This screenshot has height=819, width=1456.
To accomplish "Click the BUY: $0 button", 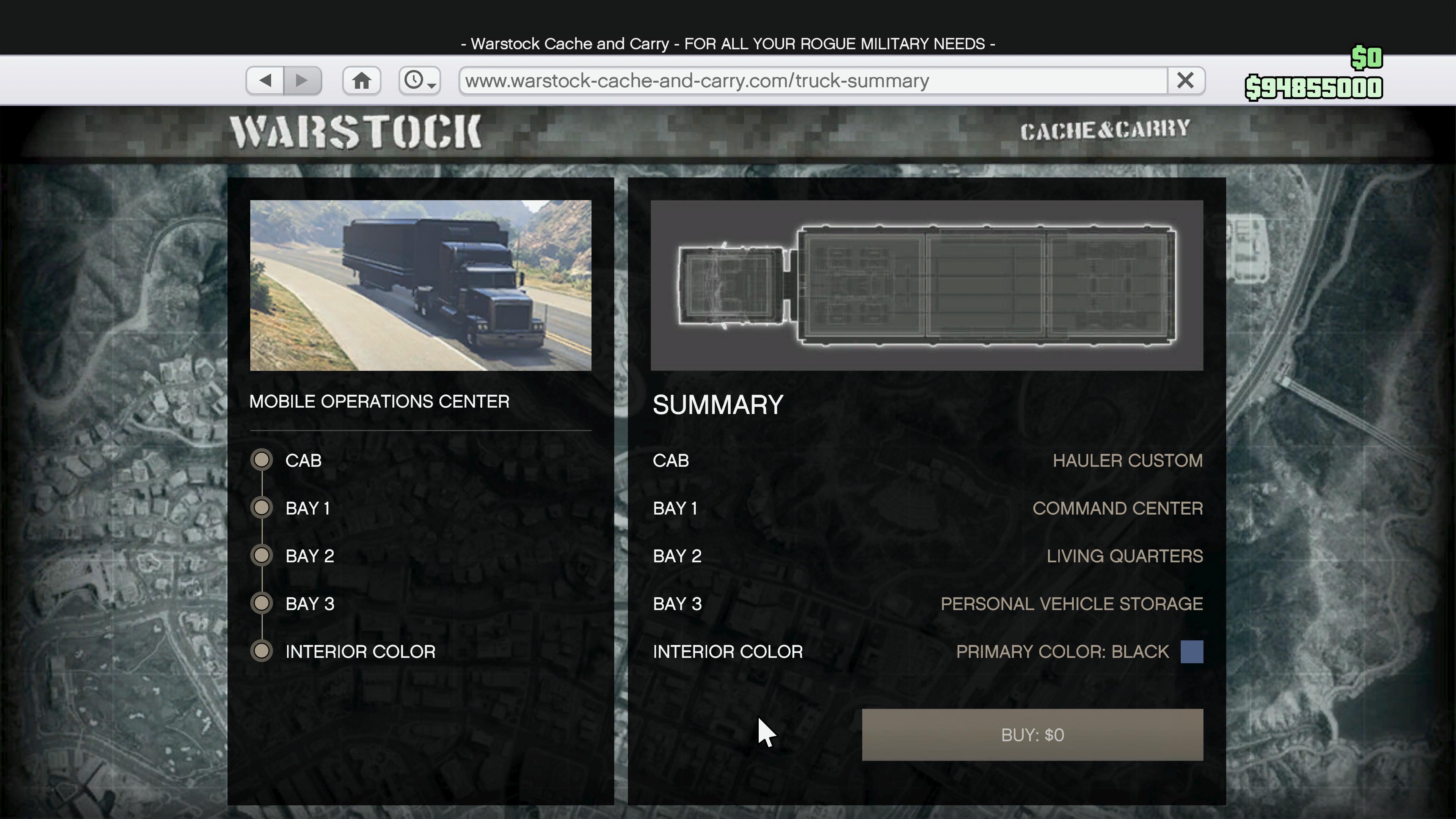I will (x=1032, y=734).
